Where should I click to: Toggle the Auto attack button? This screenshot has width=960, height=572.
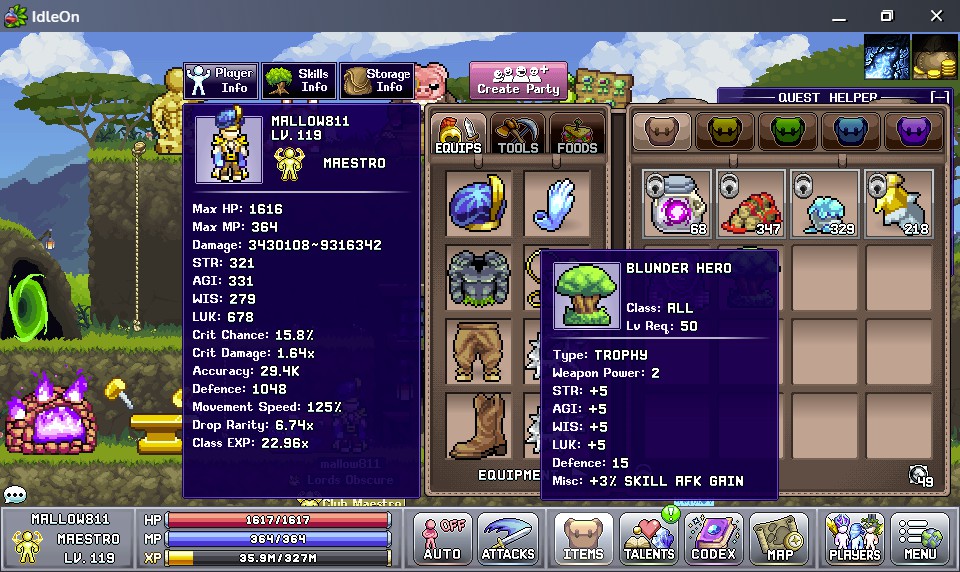point(442,539)
